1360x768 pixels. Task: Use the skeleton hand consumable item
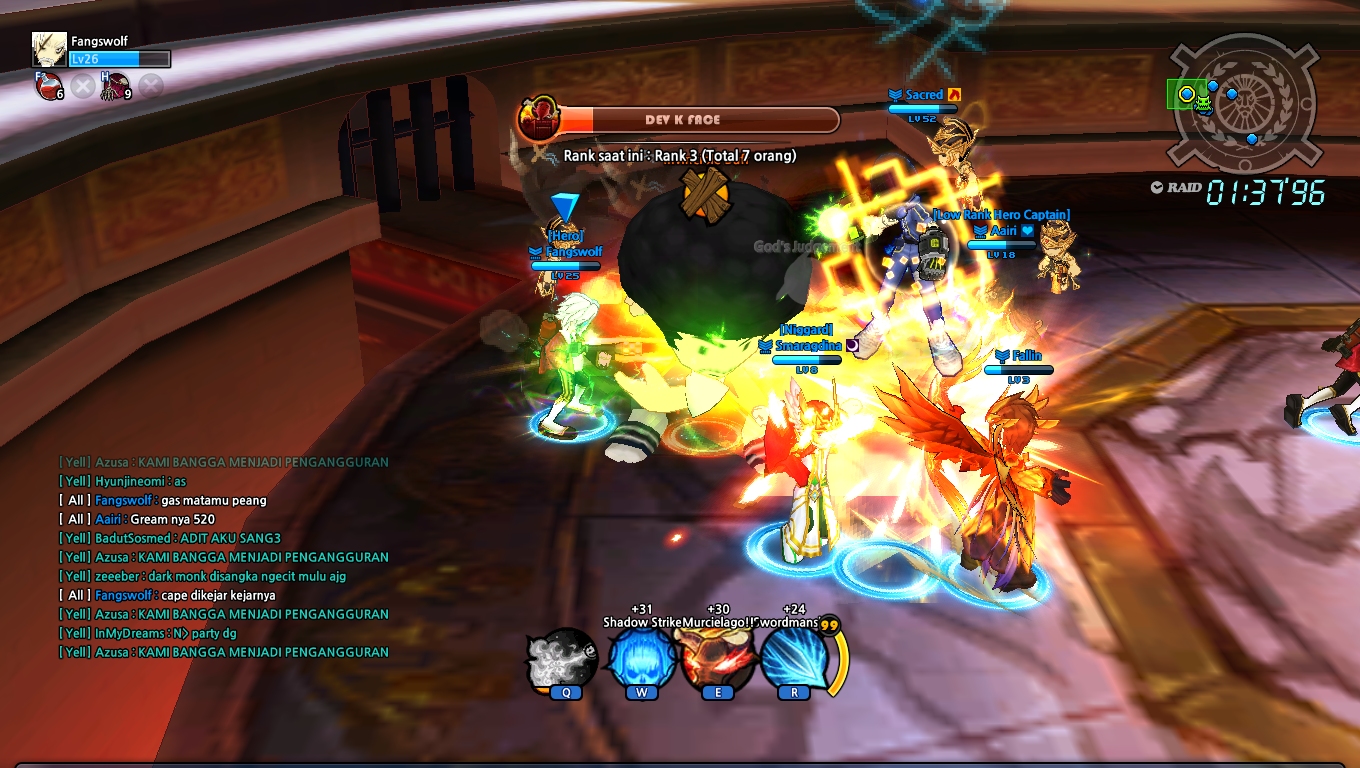[119, 86]
